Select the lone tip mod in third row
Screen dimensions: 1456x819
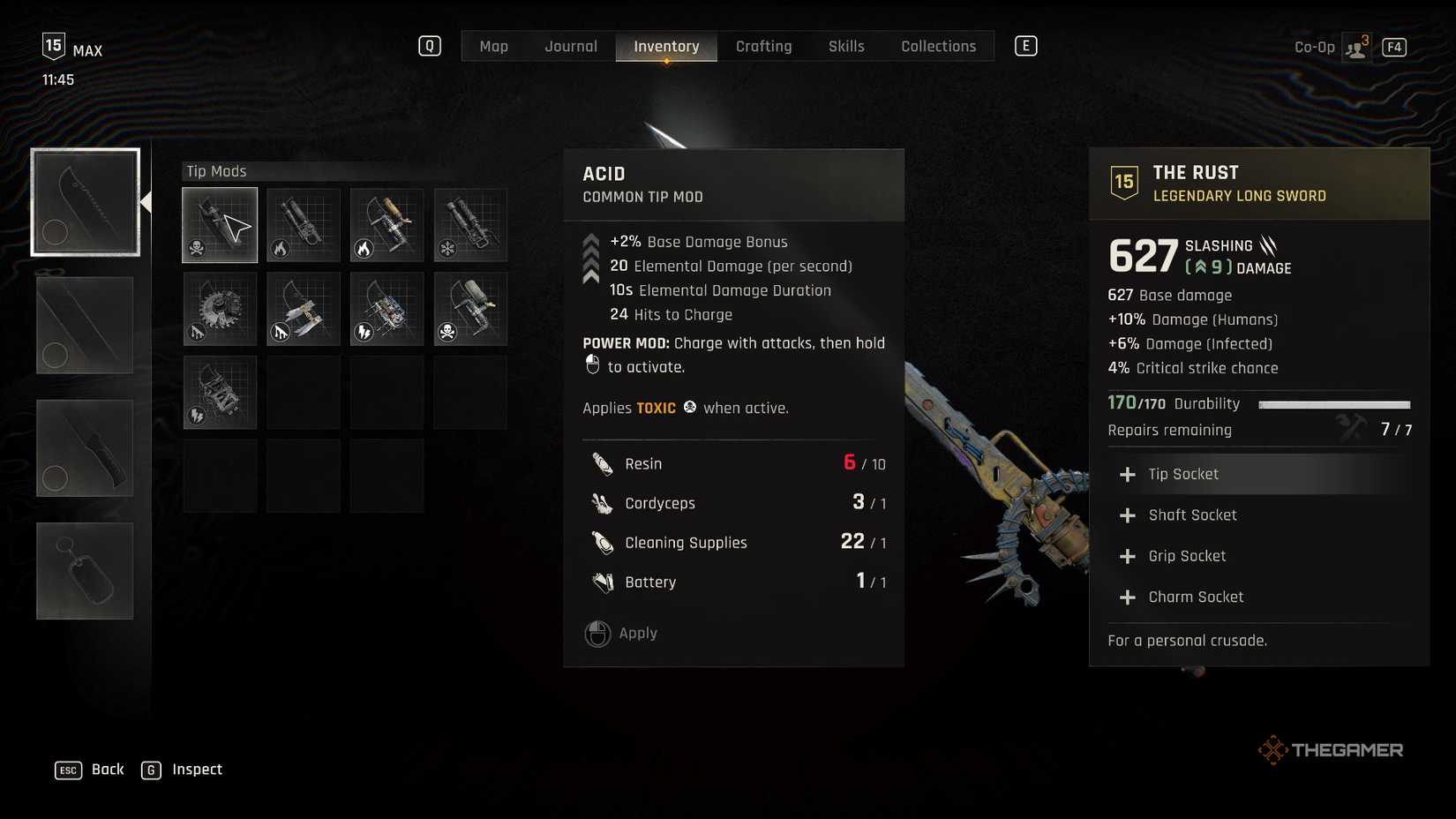219,392
